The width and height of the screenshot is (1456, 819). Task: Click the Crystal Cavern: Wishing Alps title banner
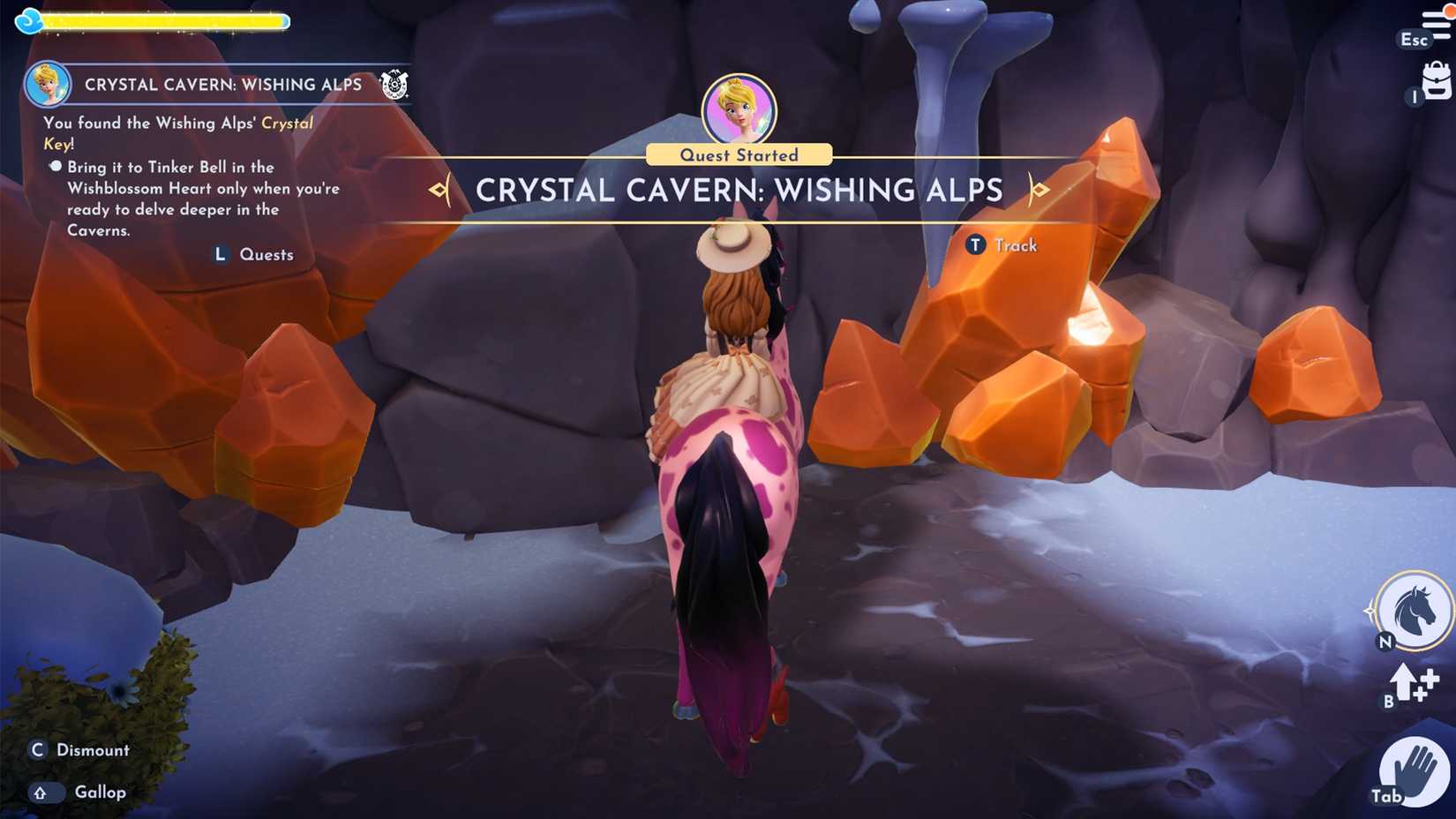click(739, 190)
